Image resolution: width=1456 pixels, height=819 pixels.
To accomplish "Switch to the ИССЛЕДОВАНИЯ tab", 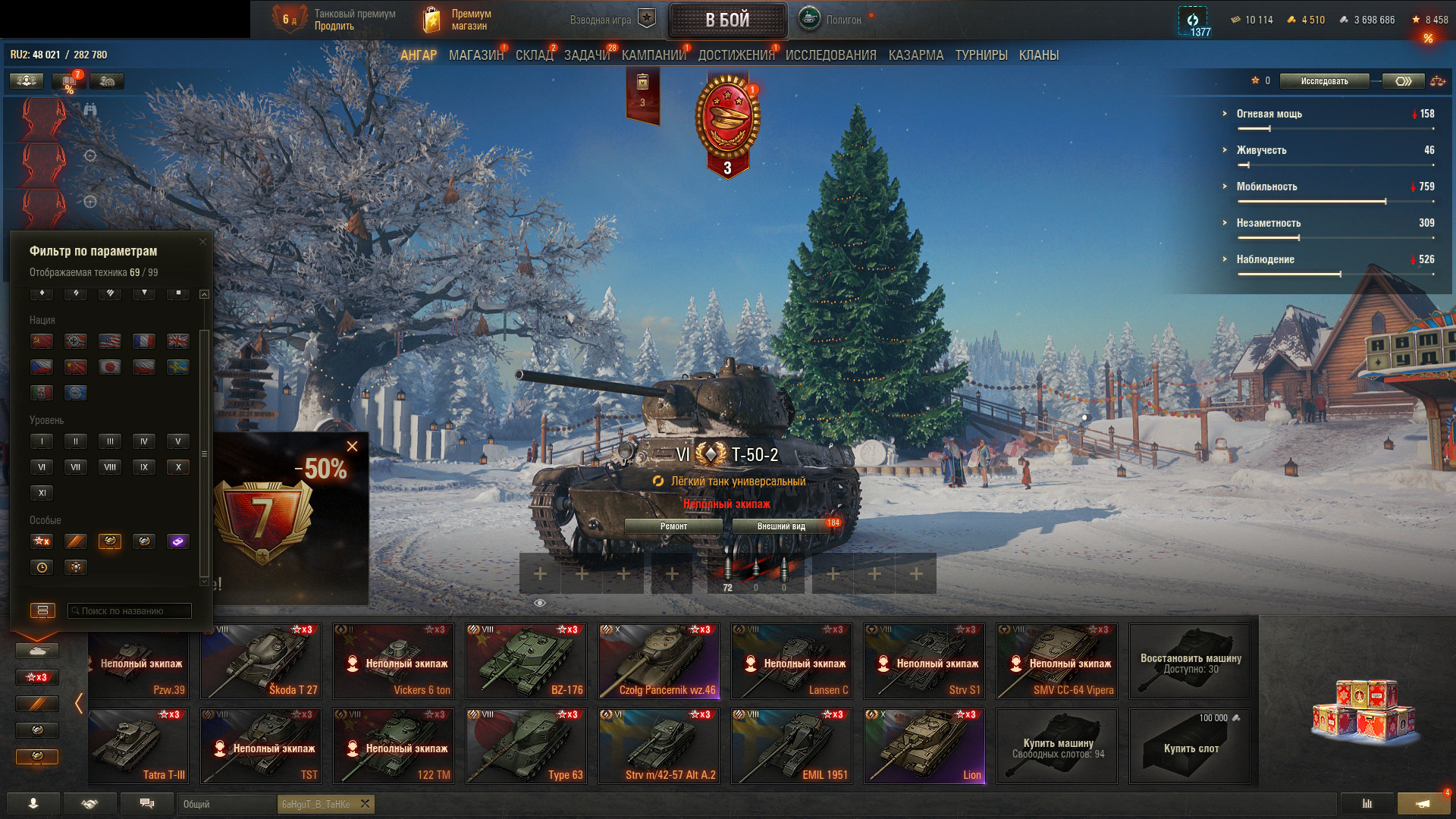I will pyautogui.click(x=830, y=55).
